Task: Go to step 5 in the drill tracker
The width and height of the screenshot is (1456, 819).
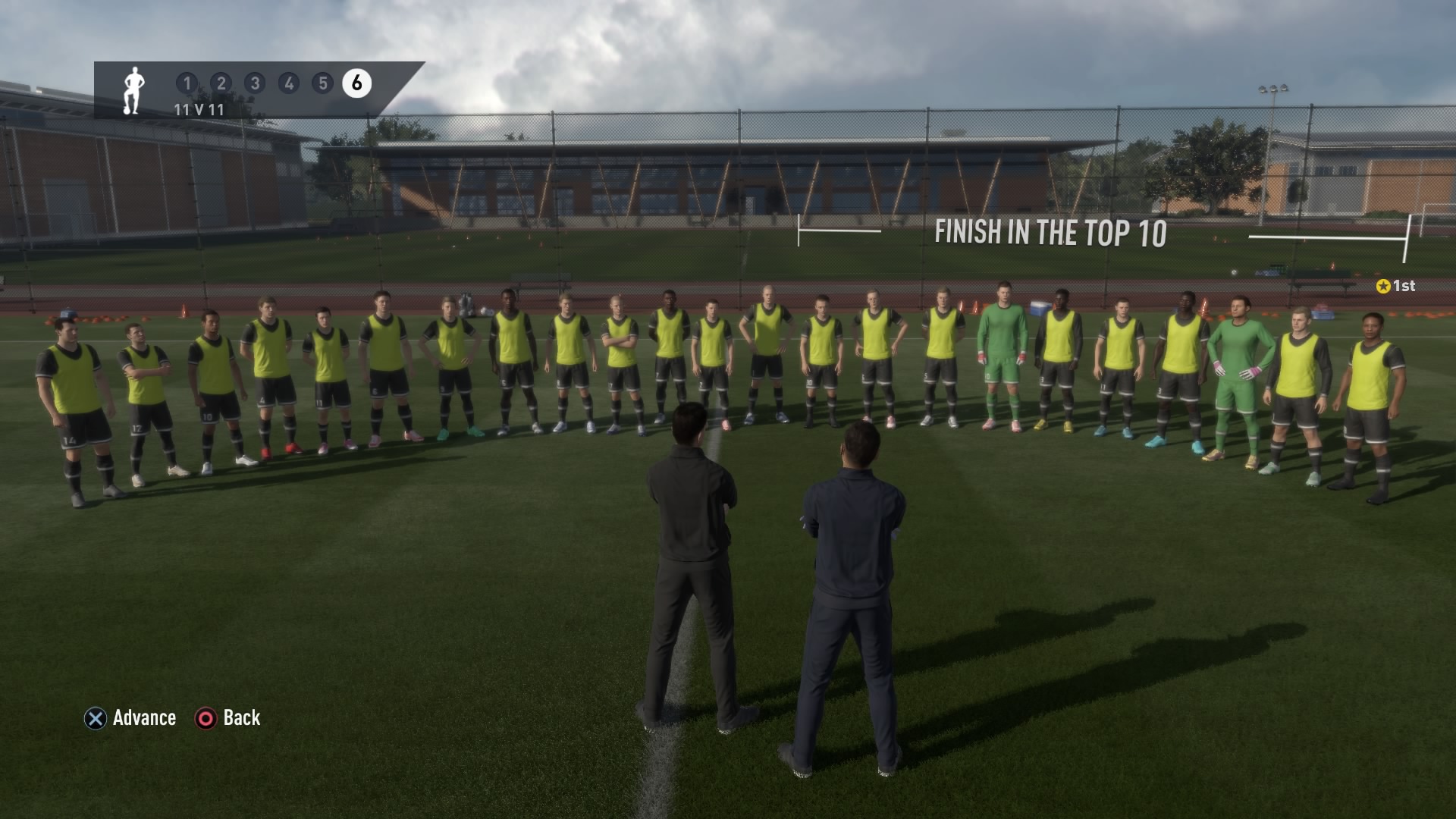Action: (x=323, y=83)
